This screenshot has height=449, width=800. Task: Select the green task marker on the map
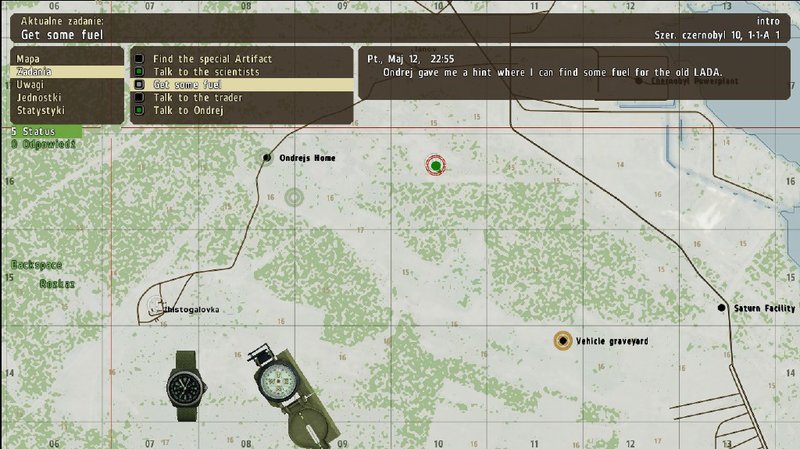point(435,165)
